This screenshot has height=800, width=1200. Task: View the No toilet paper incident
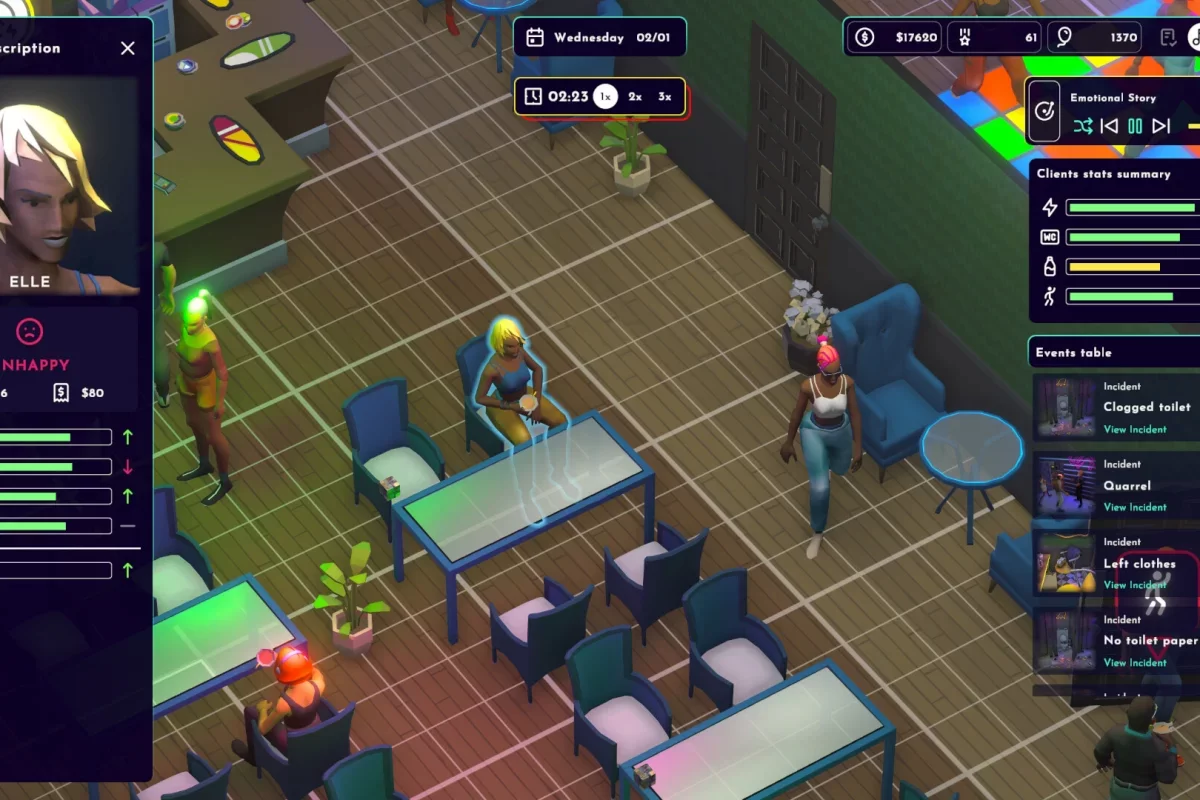point(1134,662)
